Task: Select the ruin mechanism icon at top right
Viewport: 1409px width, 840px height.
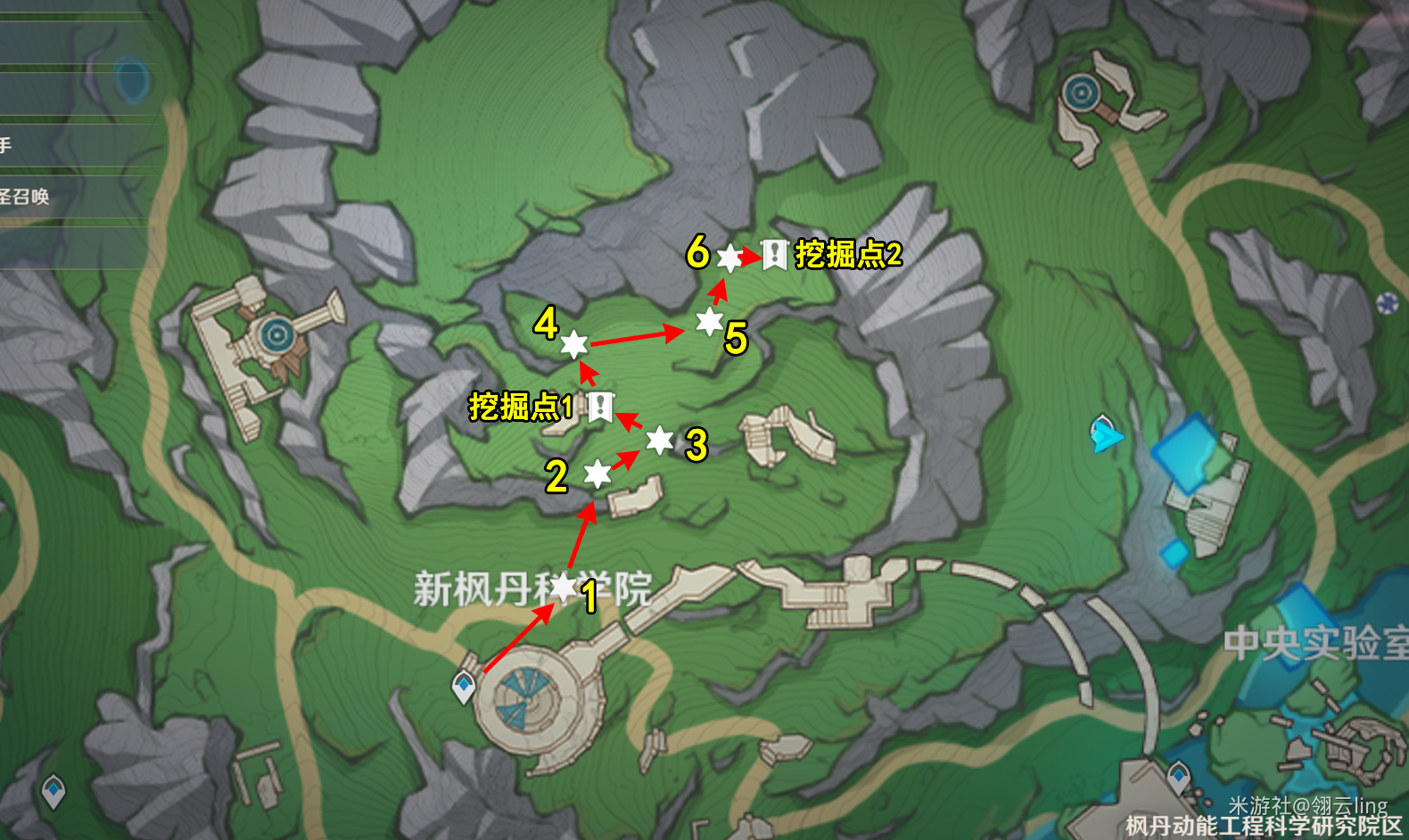Action: point(1082,93)
